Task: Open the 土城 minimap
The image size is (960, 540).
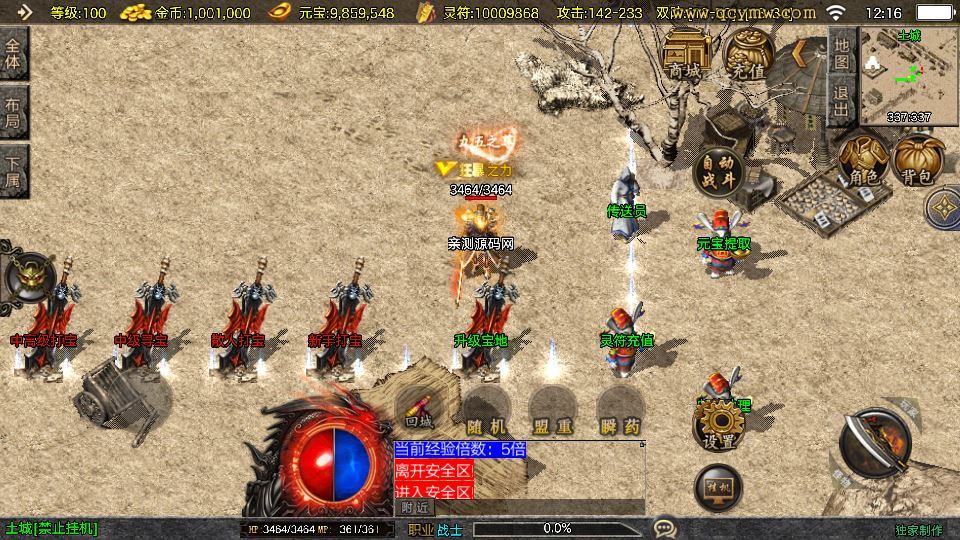Action: 909,73
